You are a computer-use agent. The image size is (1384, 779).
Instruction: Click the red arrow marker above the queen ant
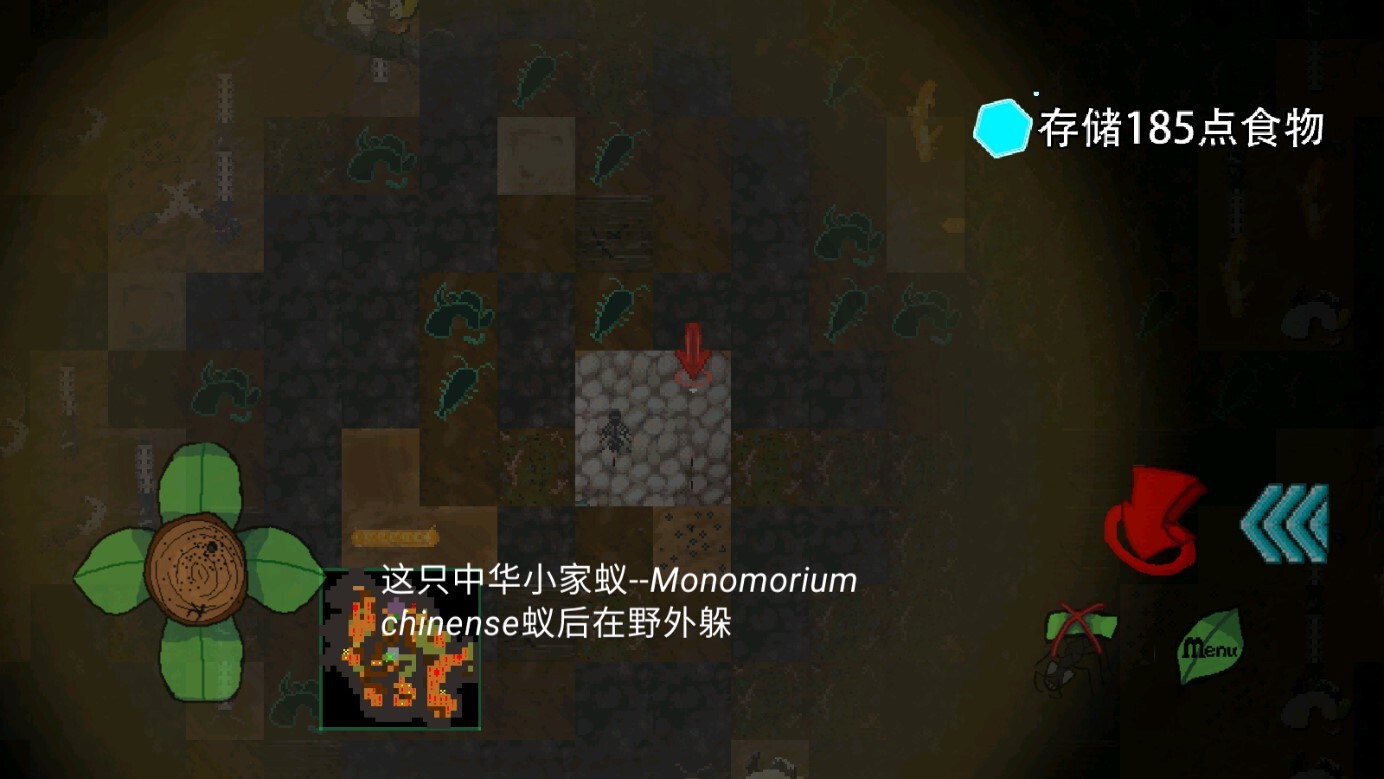coord(693,350)
